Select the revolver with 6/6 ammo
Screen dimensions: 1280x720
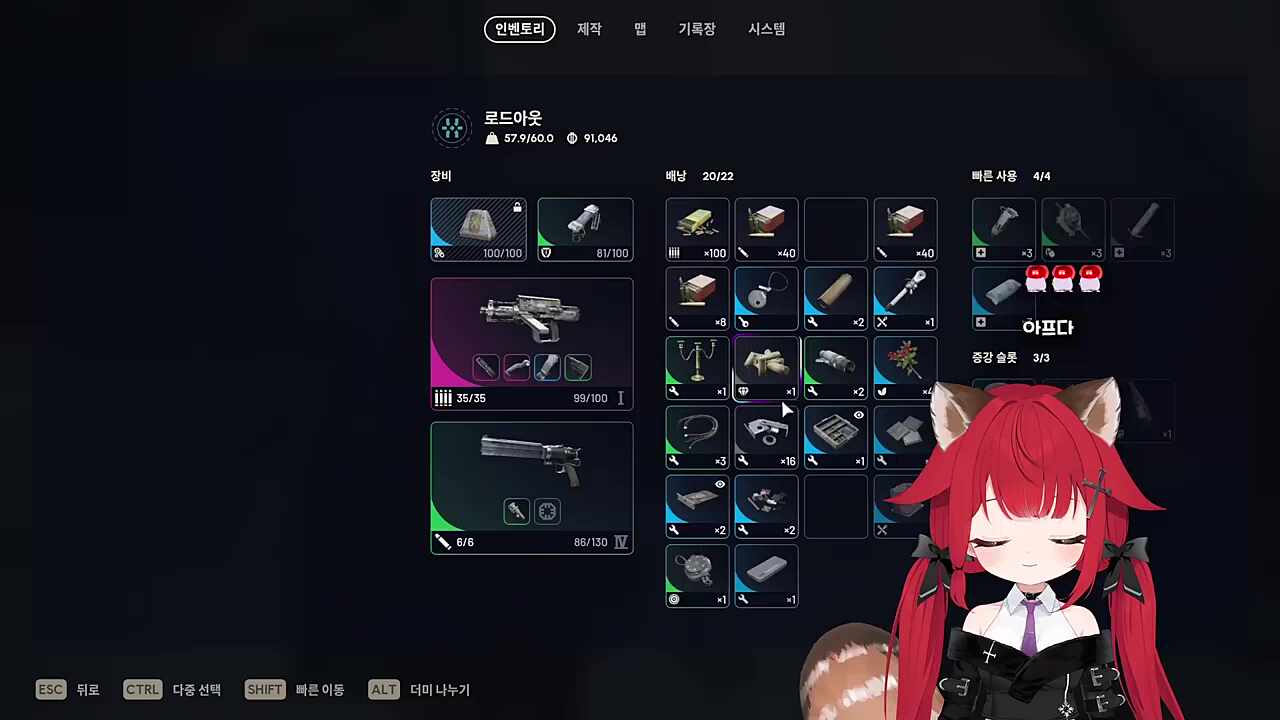pos(532,487)
